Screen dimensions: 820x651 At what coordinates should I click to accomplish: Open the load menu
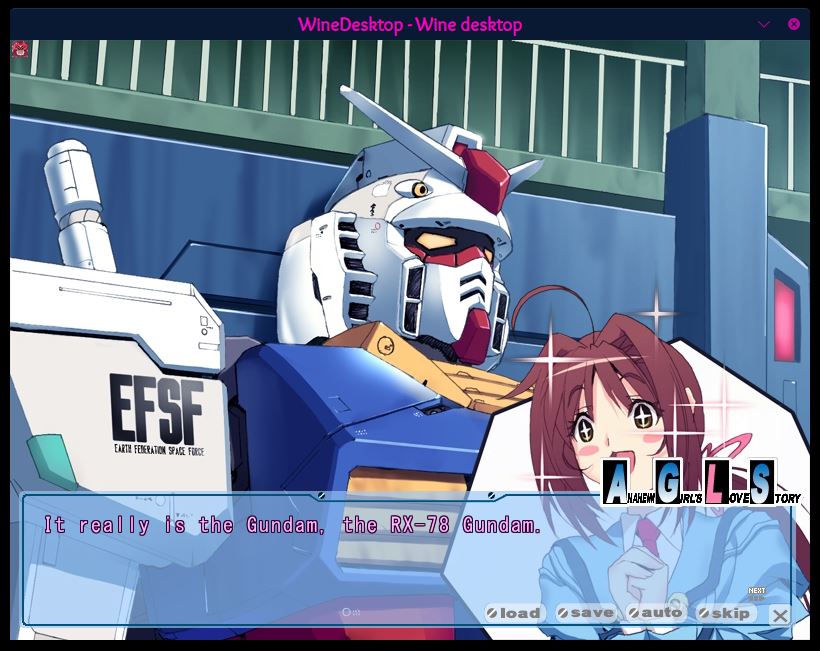pyautogui.click(x=514, y=613)
